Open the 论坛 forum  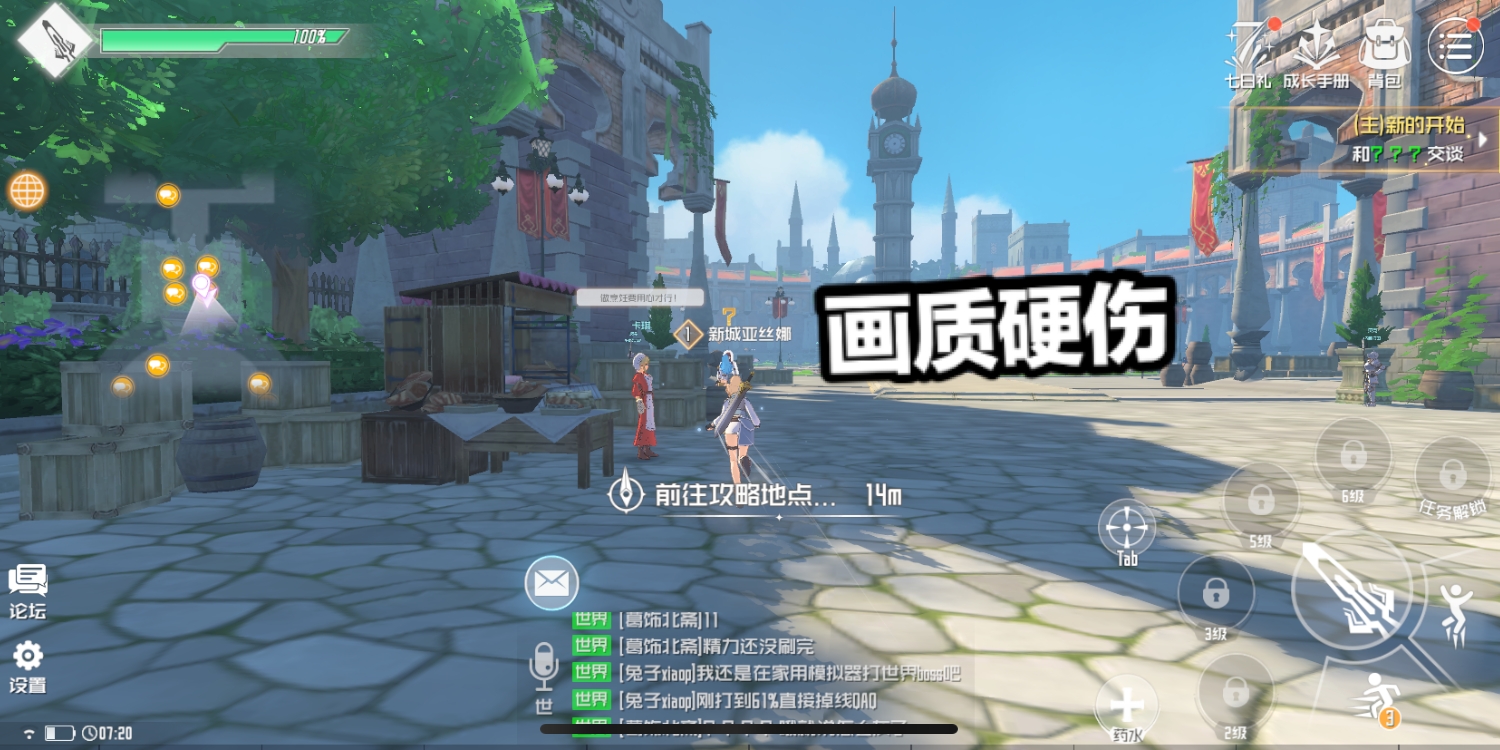(28, 590)
